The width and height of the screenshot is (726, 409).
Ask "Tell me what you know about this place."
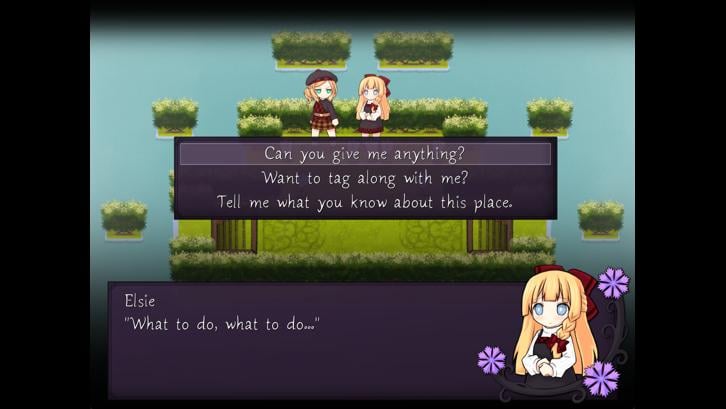tap(365, 202)
